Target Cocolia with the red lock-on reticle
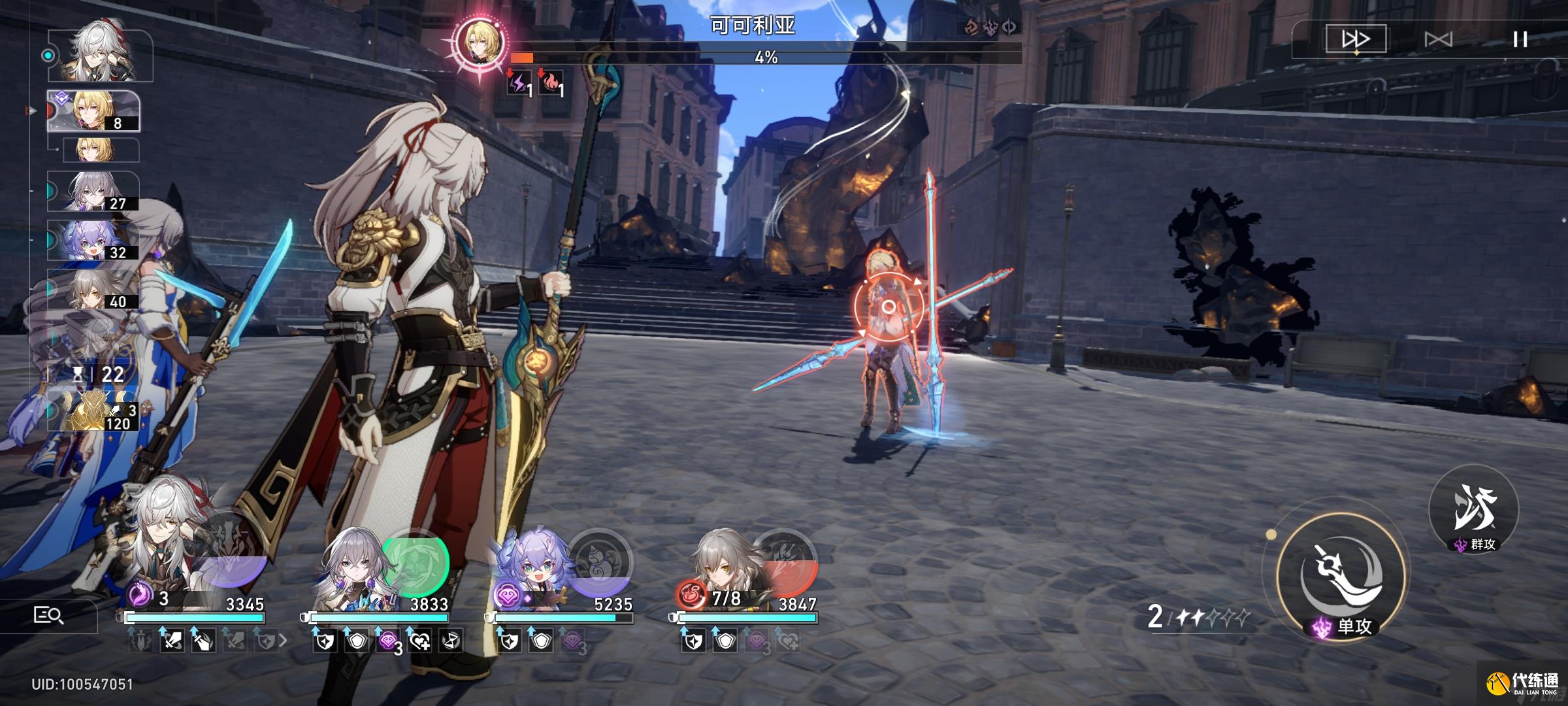Viewport: 1568px width, 706px height. click(889, 307)
